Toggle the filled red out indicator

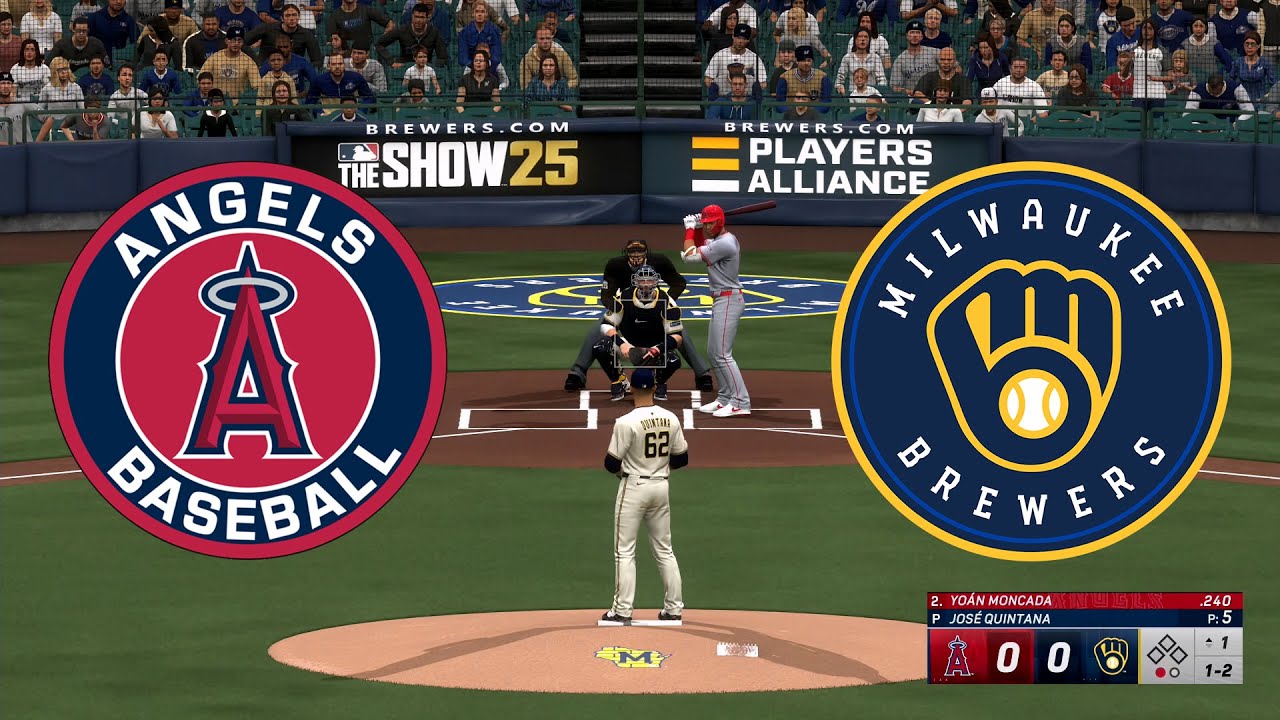click(1161, 674)
